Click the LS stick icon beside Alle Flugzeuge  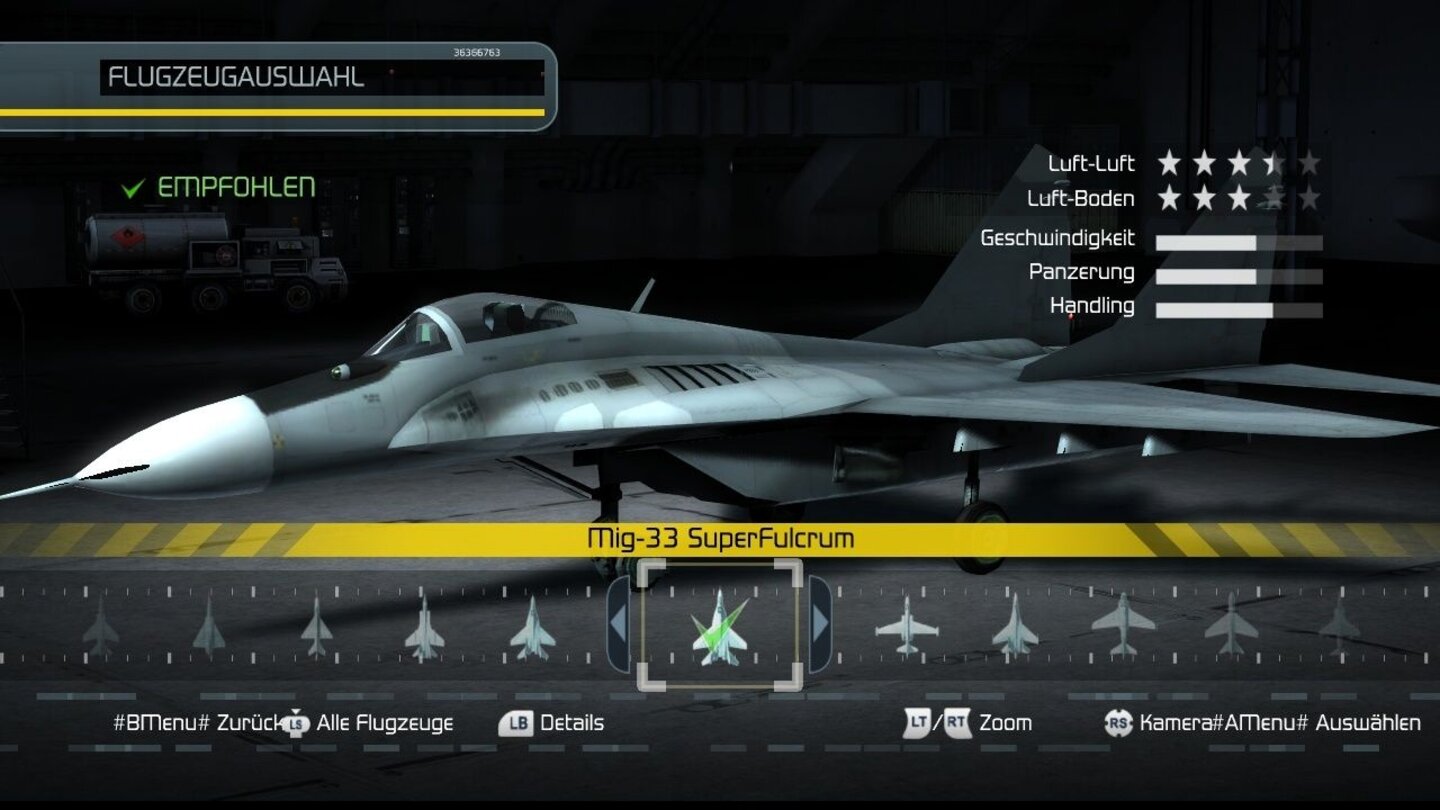pos(295,722)
